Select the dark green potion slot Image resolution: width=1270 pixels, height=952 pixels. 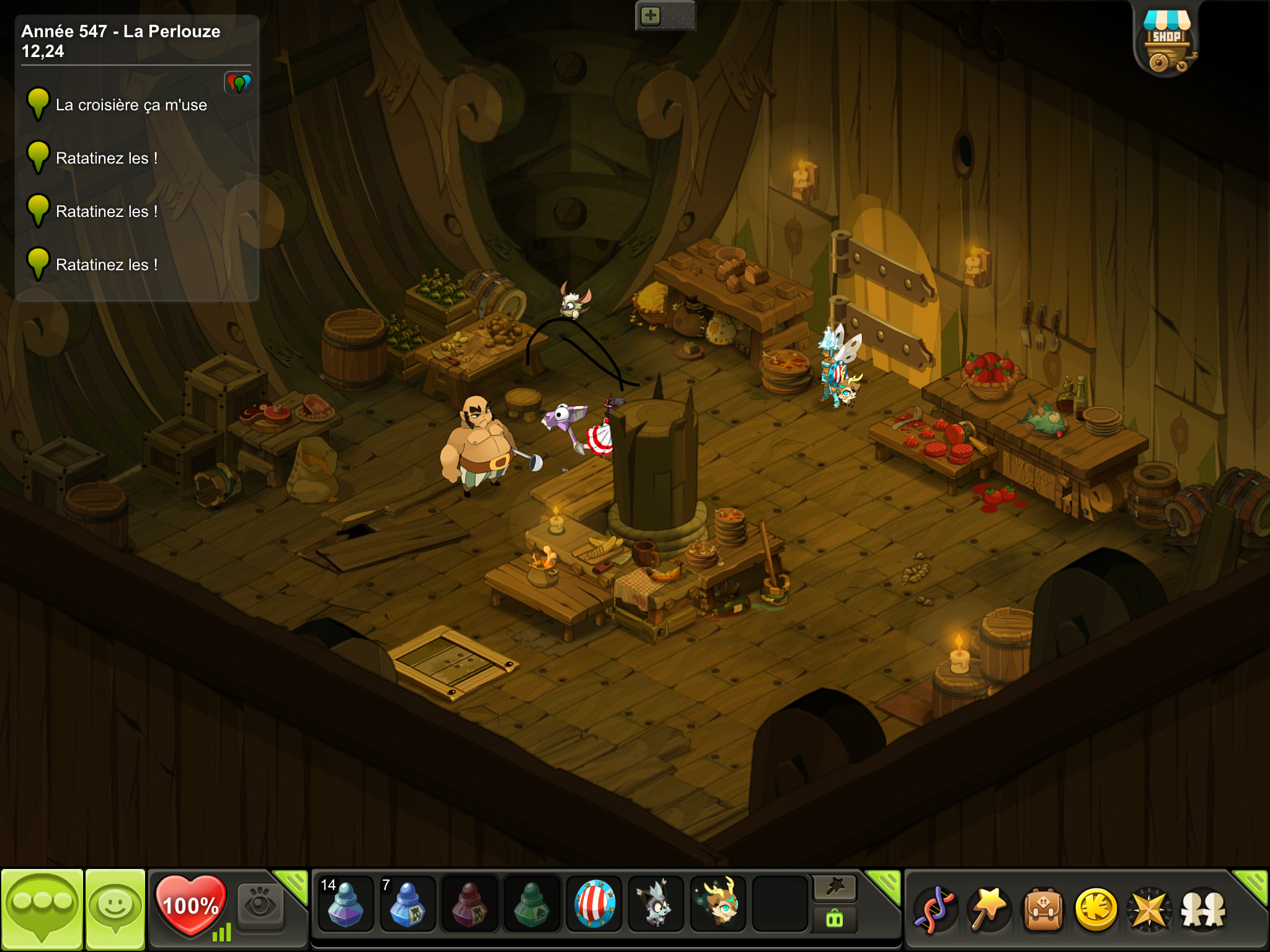tap(531, 905)
